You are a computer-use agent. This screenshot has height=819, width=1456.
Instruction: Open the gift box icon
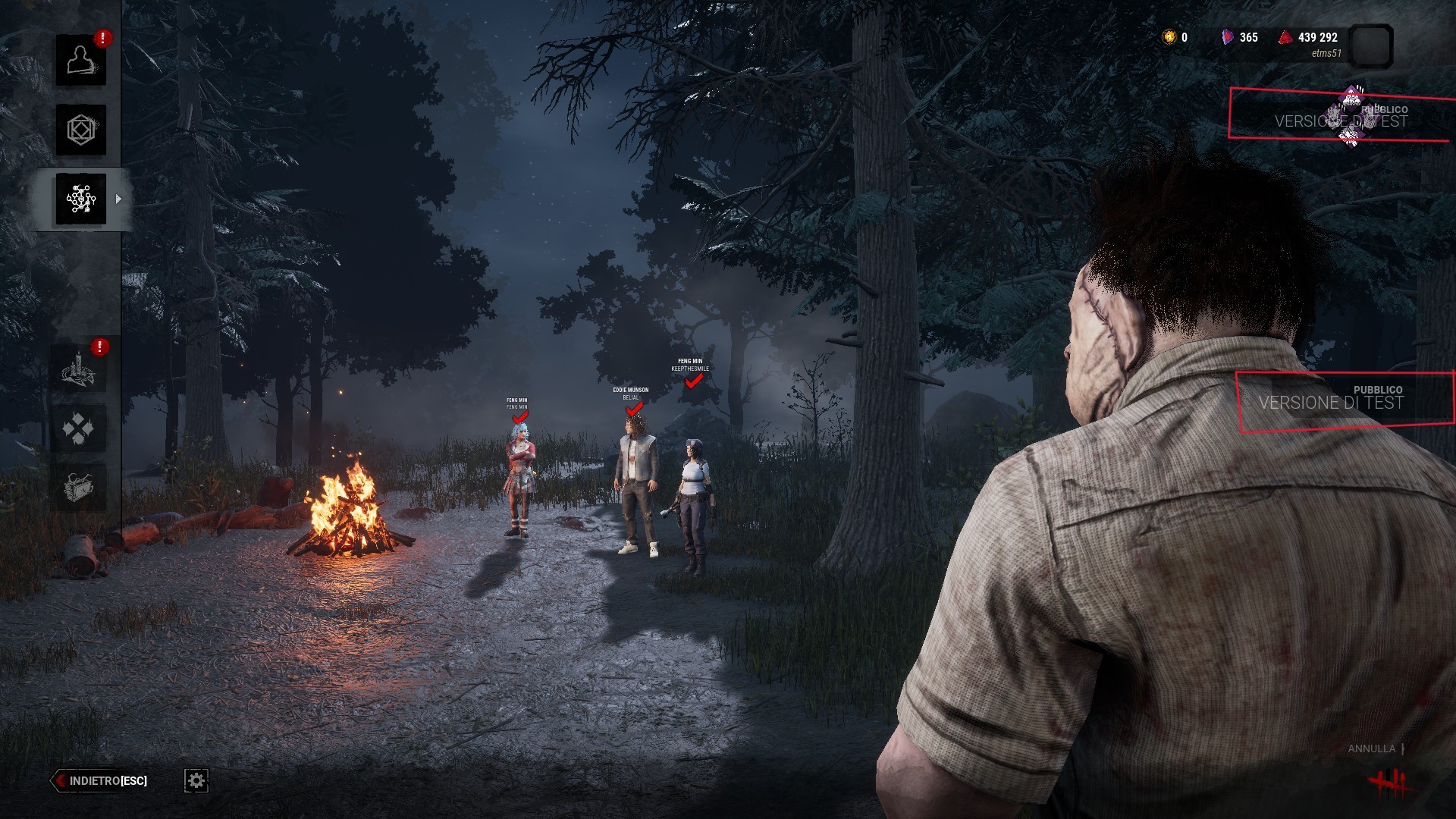click(78, 487)
